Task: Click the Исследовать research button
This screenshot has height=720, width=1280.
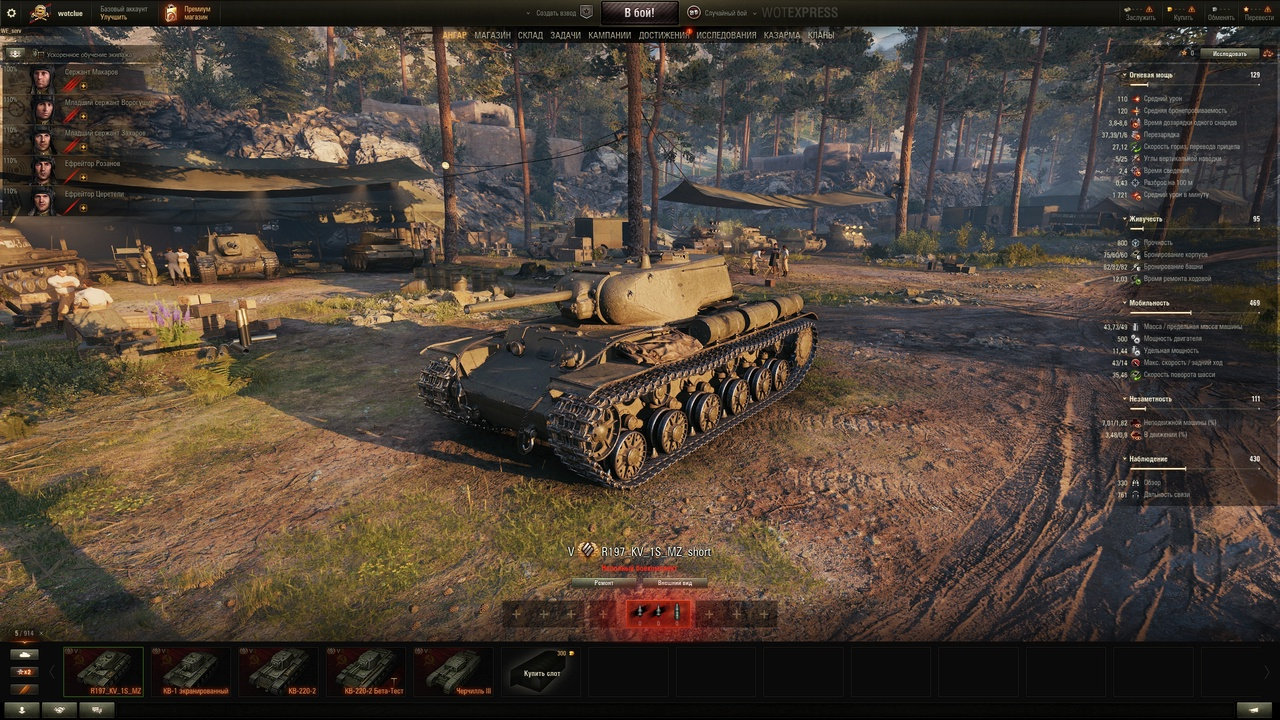Action: pos(1229,53)
